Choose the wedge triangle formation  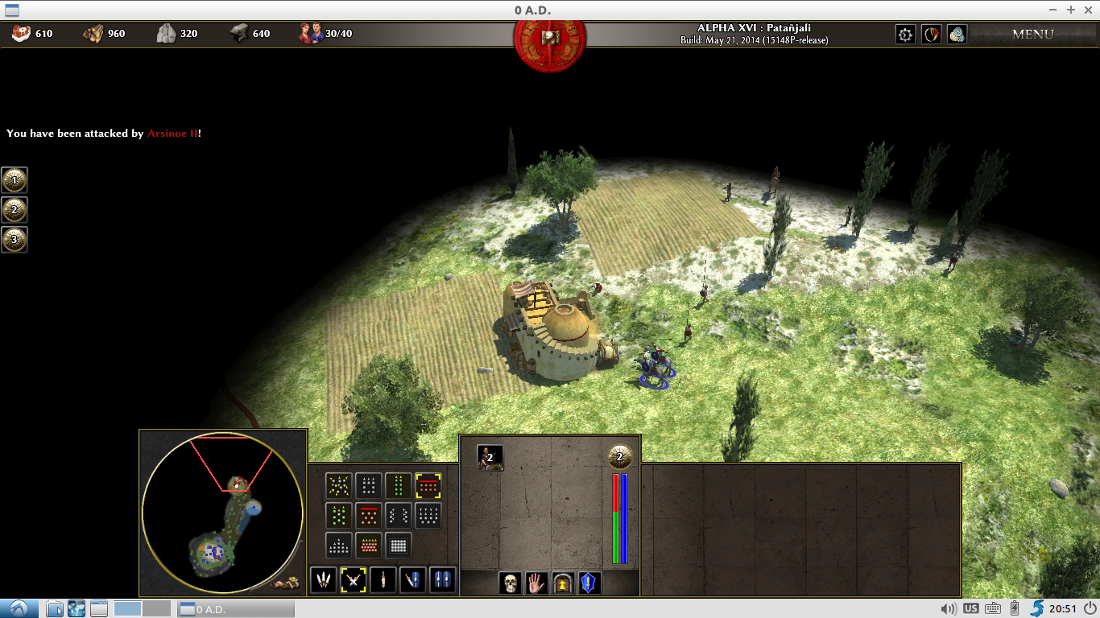tap(339, 546)
